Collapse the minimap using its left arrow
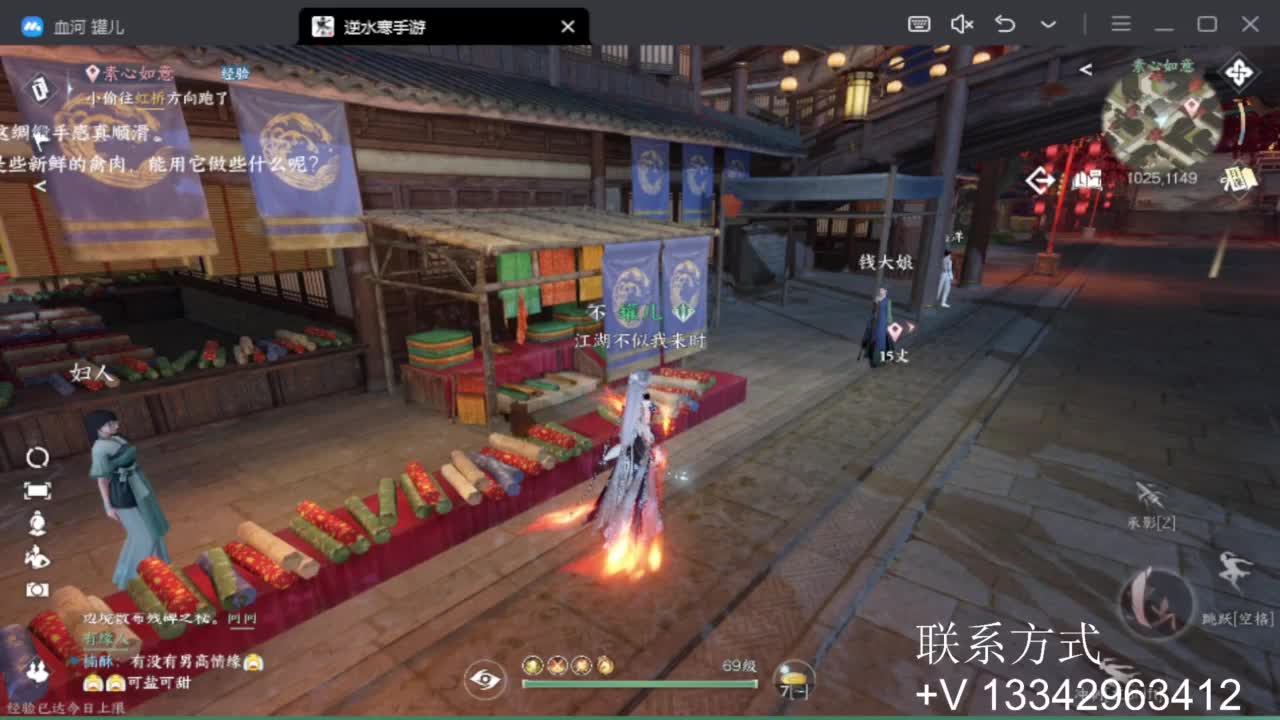The width and height of the screenshot is (1280, 720). click(x=1086, y=70)
